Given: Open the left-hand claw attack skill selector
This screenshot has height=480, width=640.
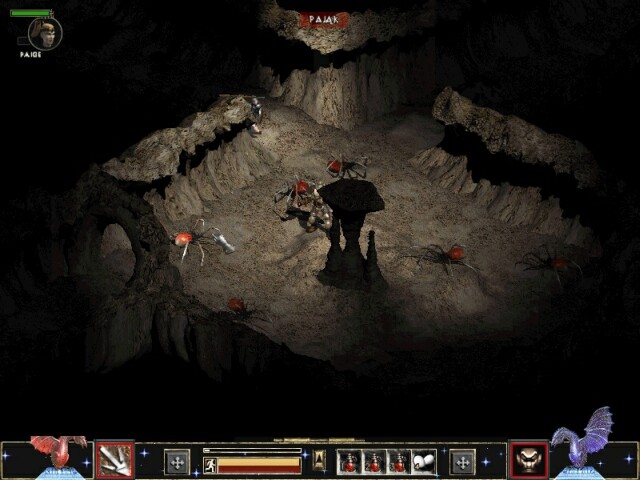Looking at the screenshot, I should click(x=115, y=460).
